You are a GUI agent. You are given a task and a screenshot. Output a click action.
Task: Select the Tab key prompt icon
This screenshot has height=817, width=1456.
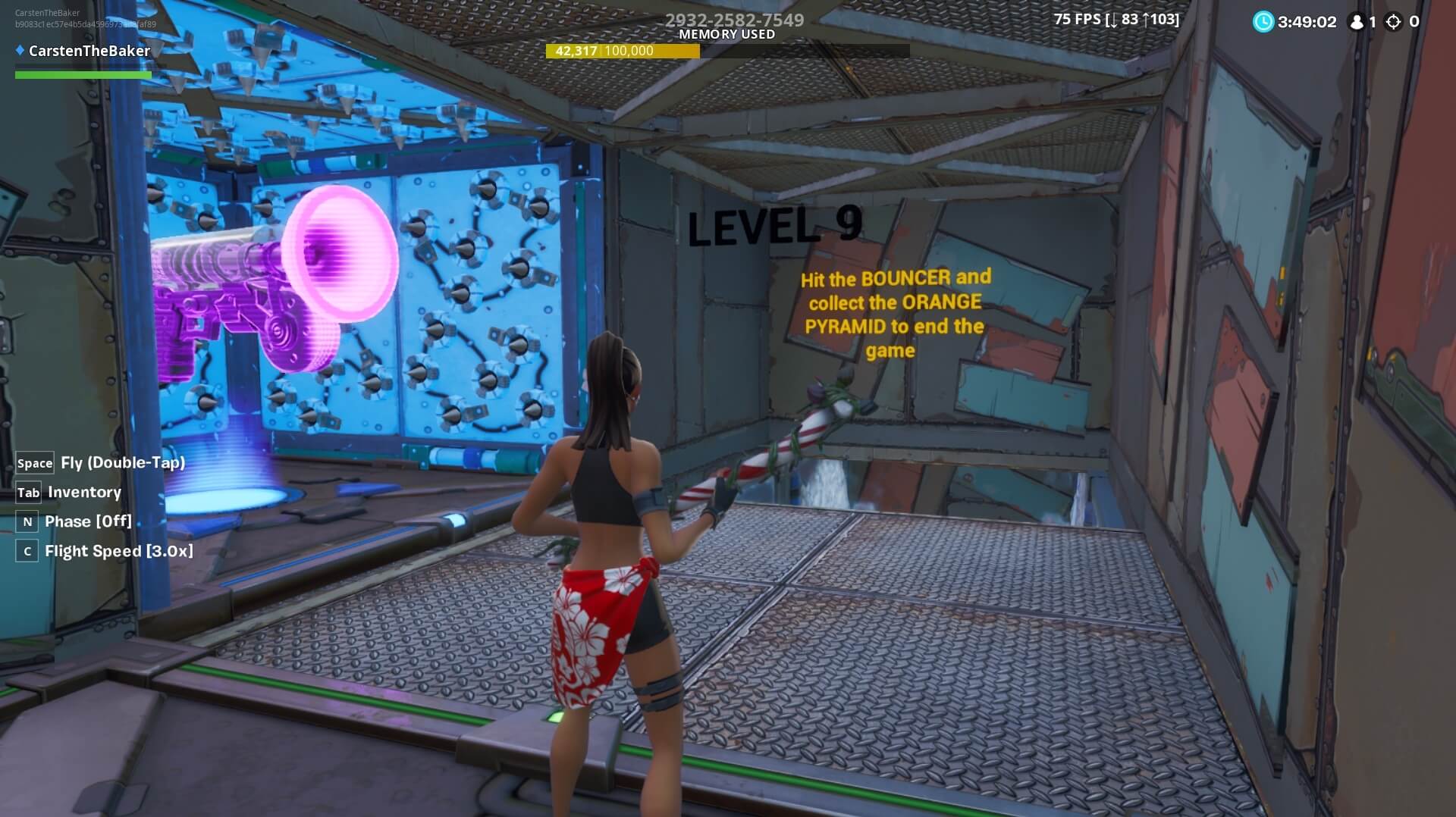[x=27, y=492]
